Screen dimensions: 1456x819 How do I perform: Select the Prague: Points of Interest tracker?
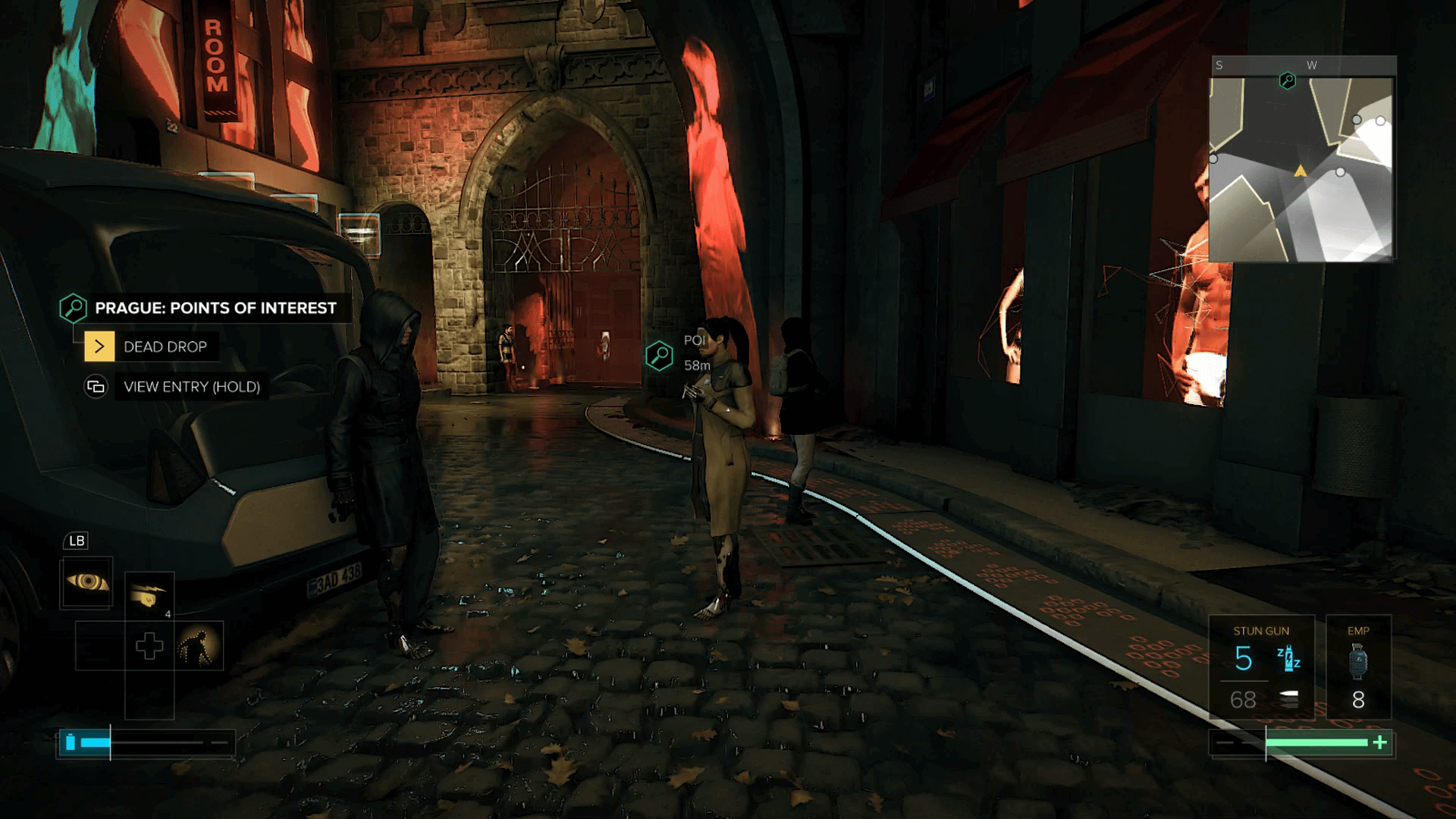coord(215,308)
